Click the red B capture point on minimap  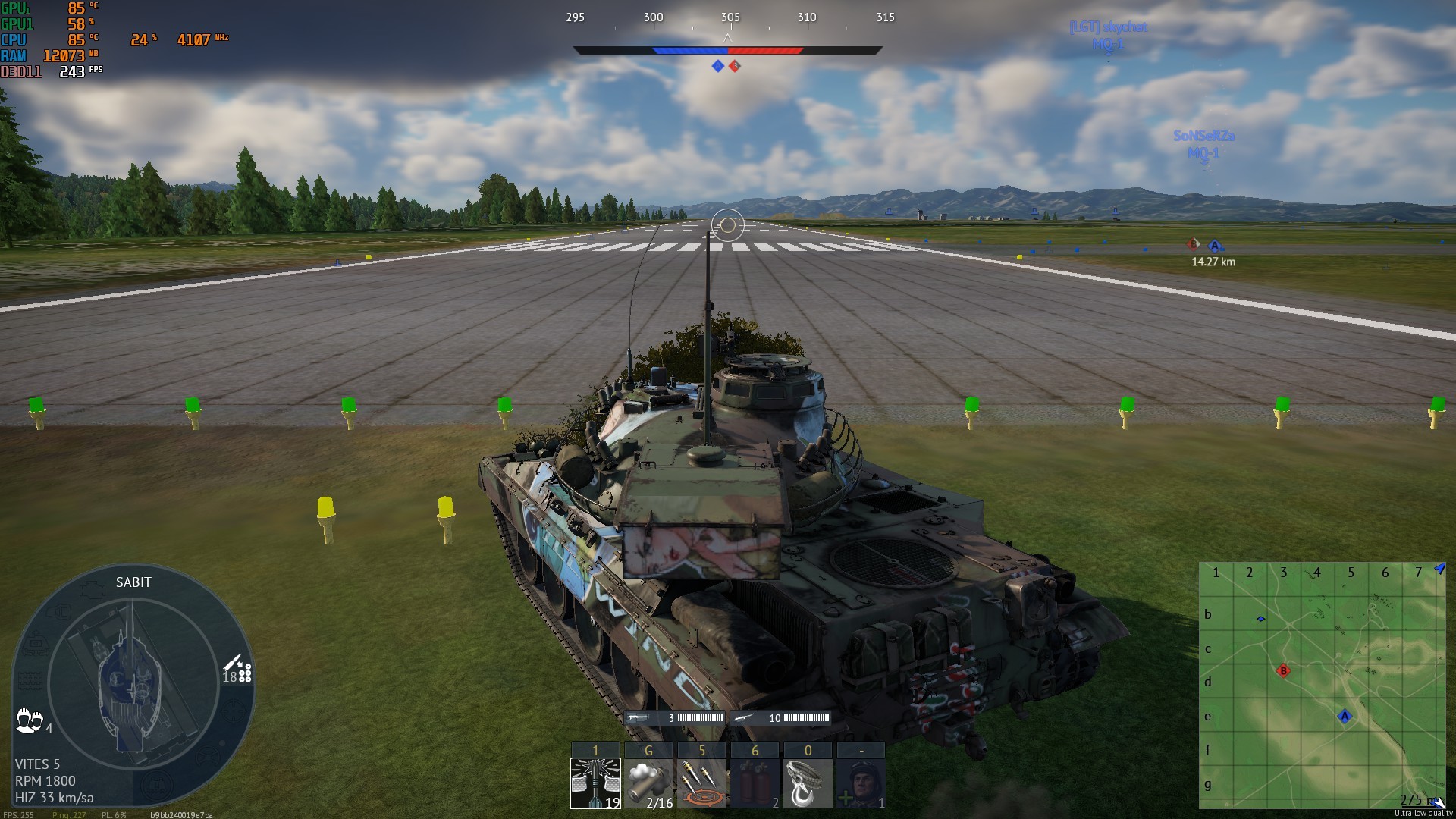coord(1283,671)
